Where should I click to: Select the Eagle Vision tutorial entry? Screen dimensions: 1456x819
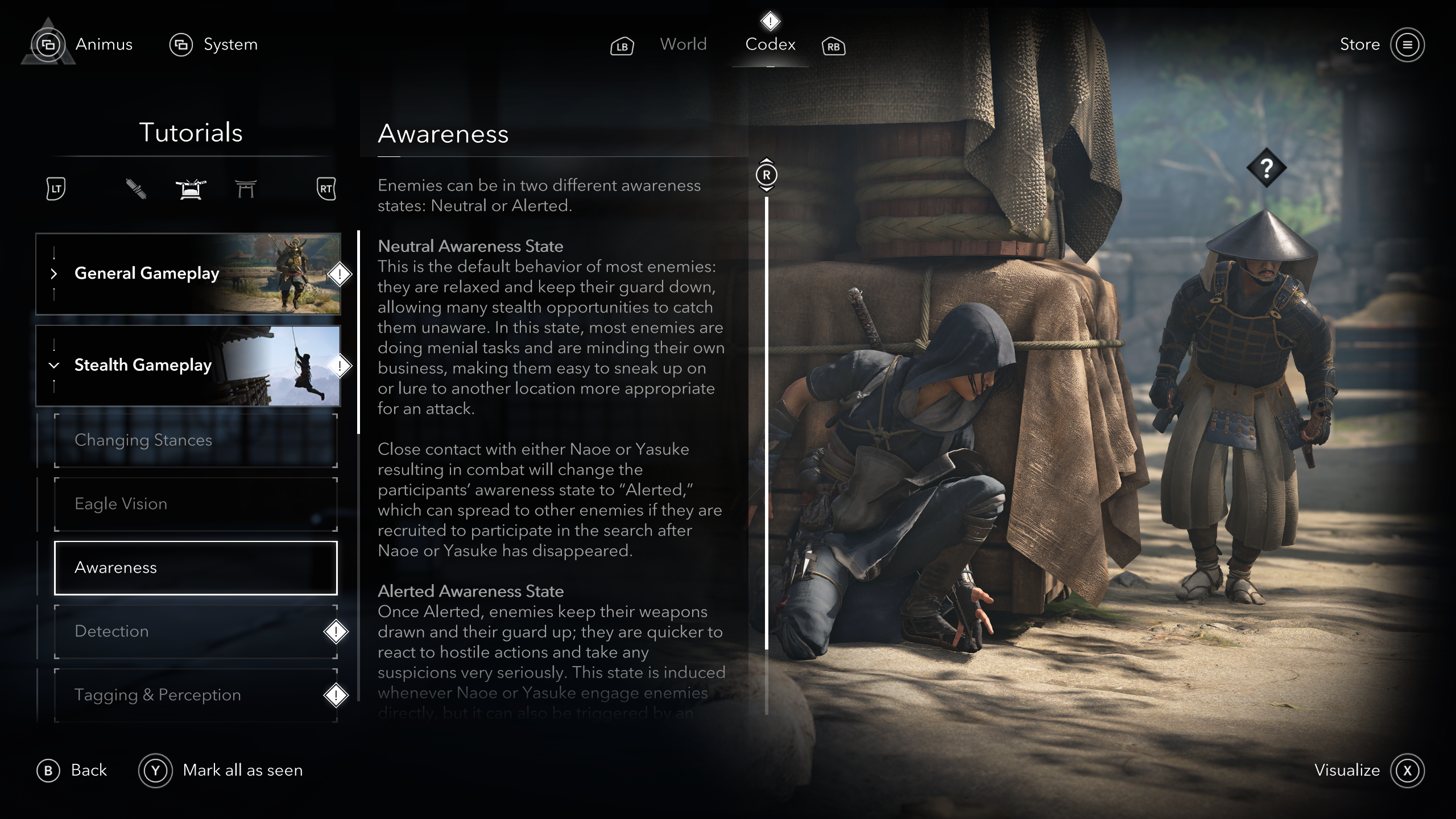click(196, 504)
